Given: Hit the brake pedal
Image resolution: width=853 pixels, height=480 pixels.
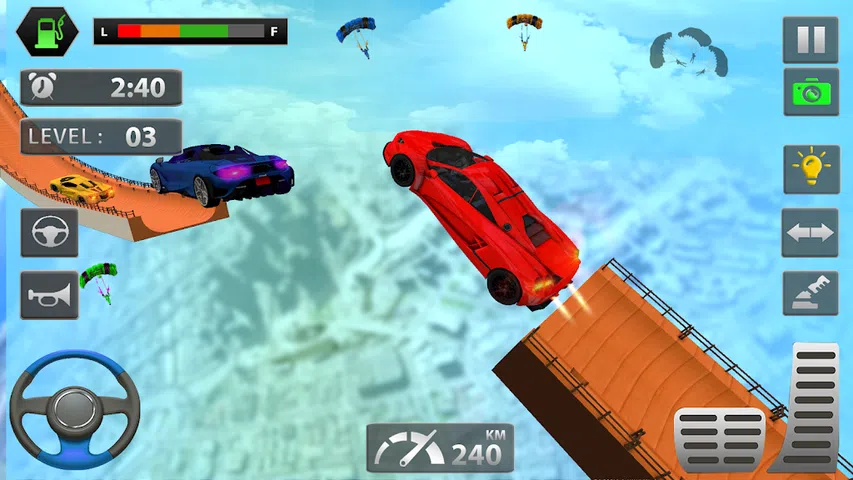Looking at the screenshot, I should [719, 439].
